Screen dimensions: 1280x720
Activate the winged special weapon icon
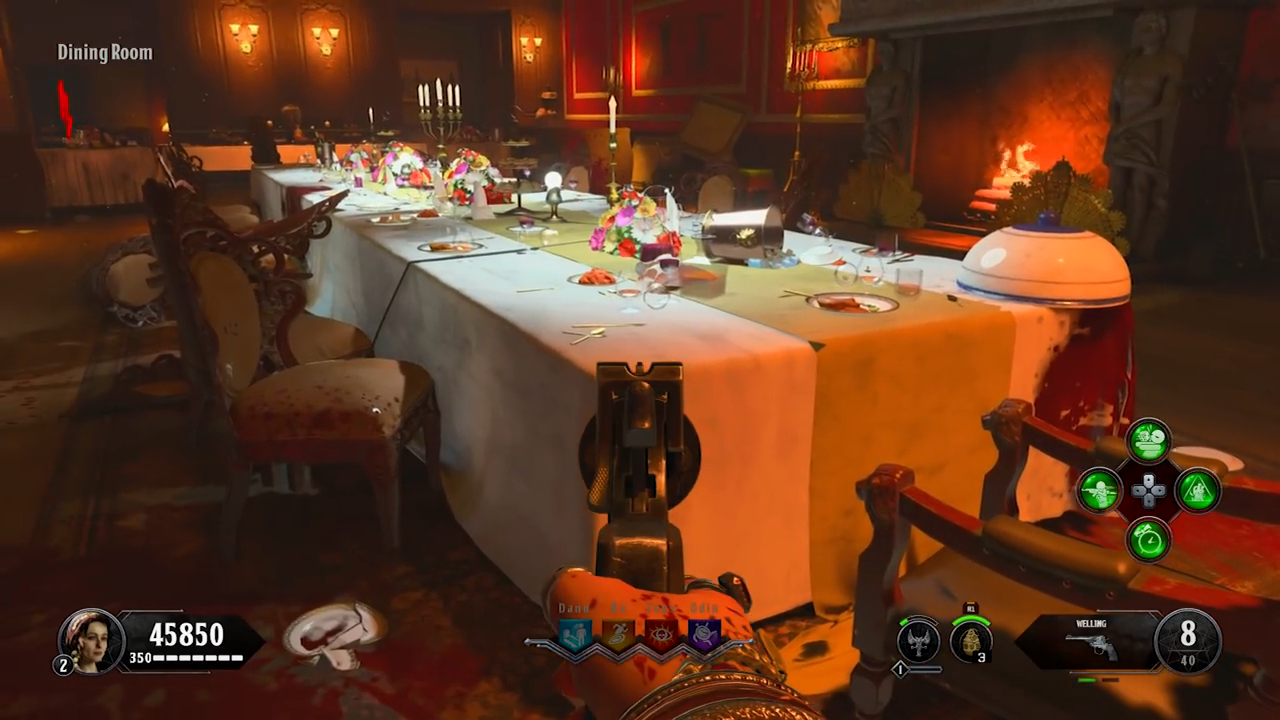(918, 641)
